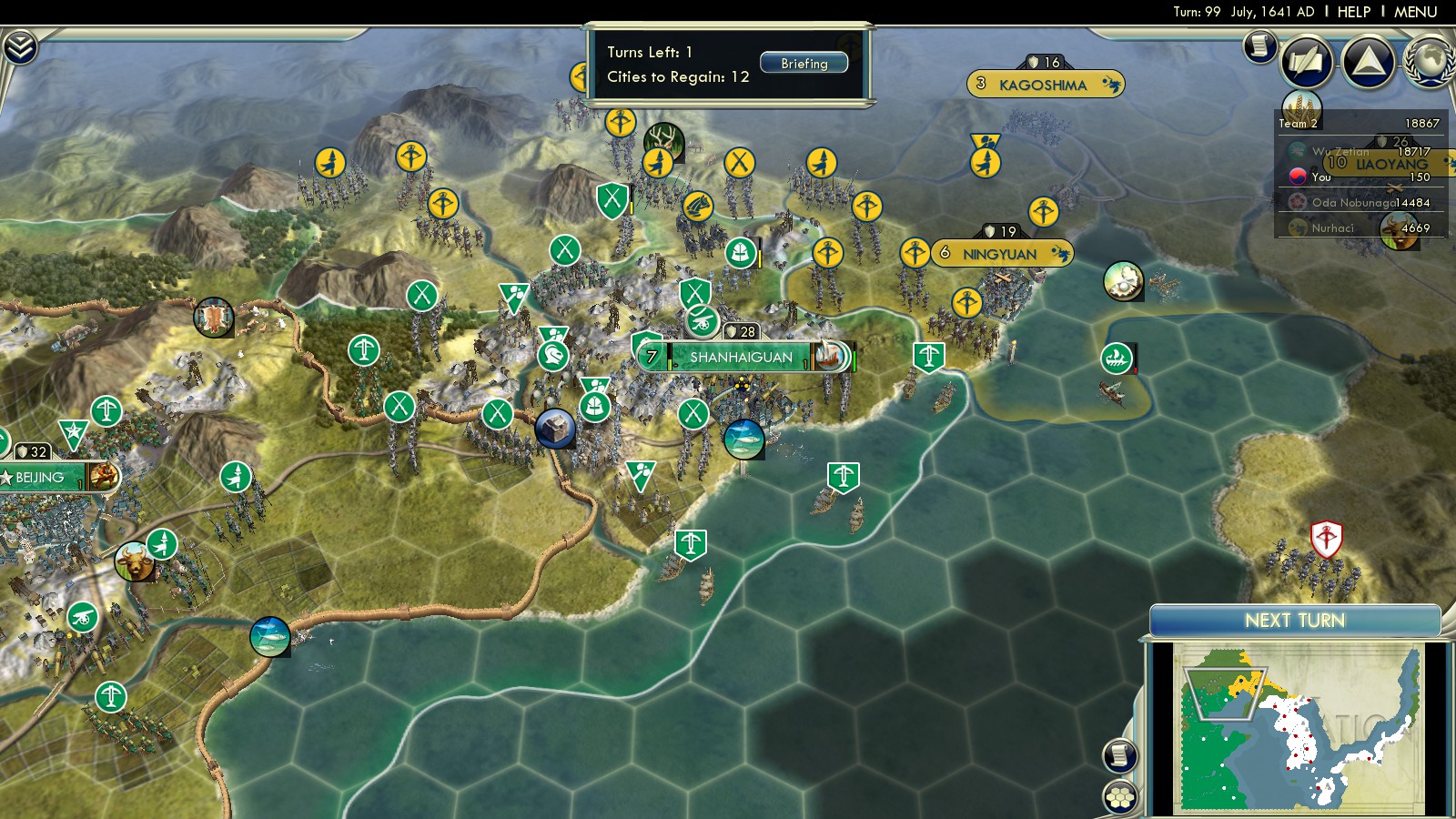Open the scroll-and-quill advisor button
Screen dimensions: 1456x819
(x=1307, y=62)
